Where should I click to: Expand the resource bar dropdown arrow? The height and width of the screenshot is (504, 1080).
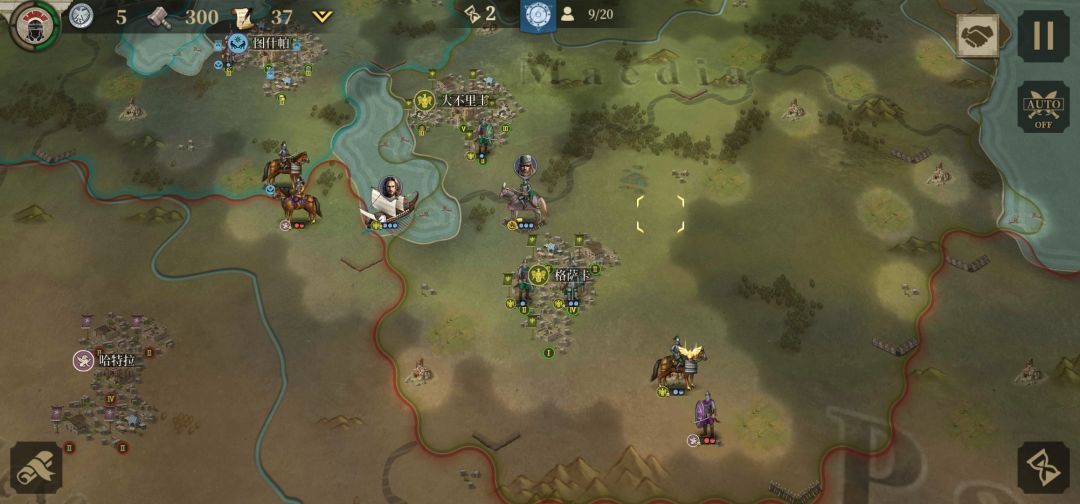coord(322,16)
